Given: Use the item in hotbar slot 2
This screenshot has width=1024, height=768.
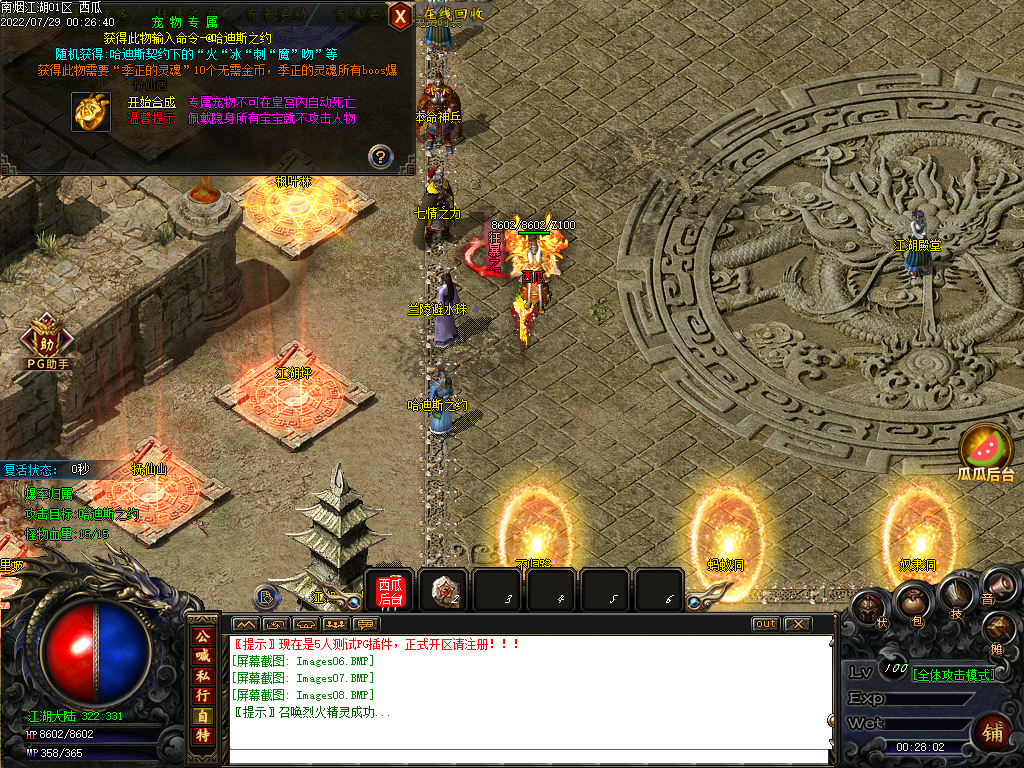Looking at the screenshot, I should pyautogui.click(x=444, y=590).
